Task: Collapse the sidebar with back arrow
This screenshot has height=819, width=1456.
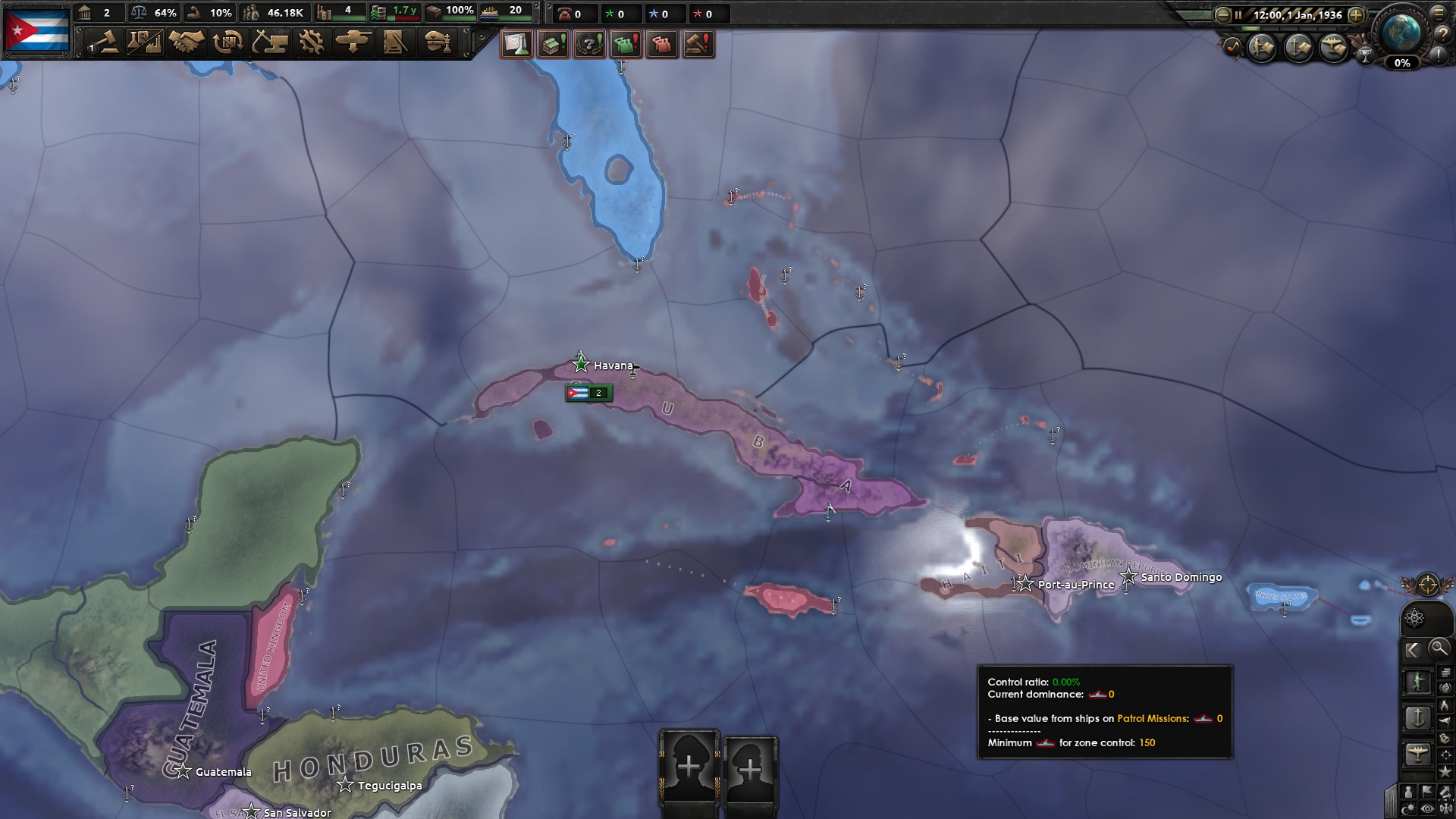Action: coord(1414,648)
